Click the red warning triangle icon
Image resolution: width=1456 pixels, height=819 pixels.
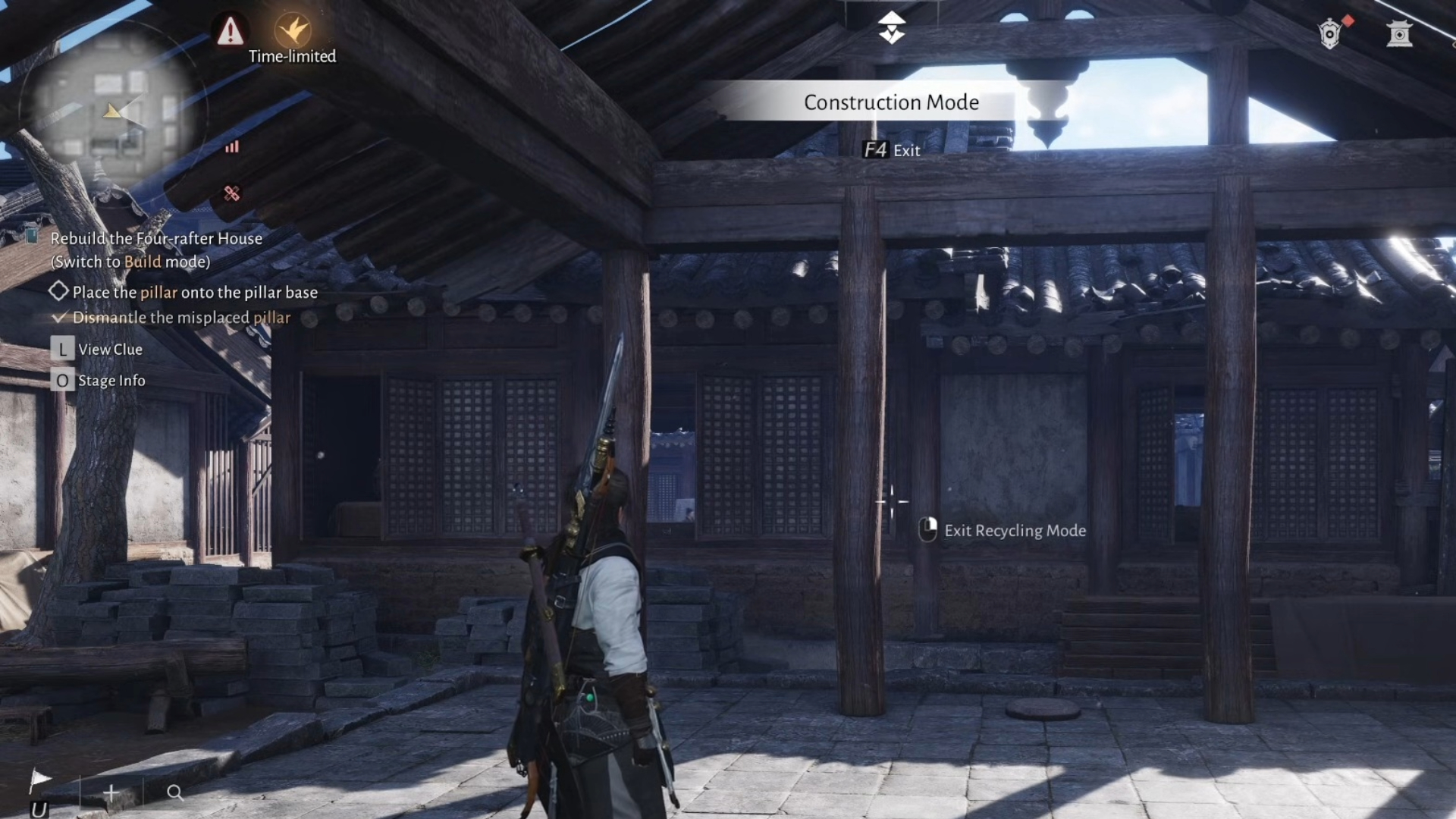(230, 32)
